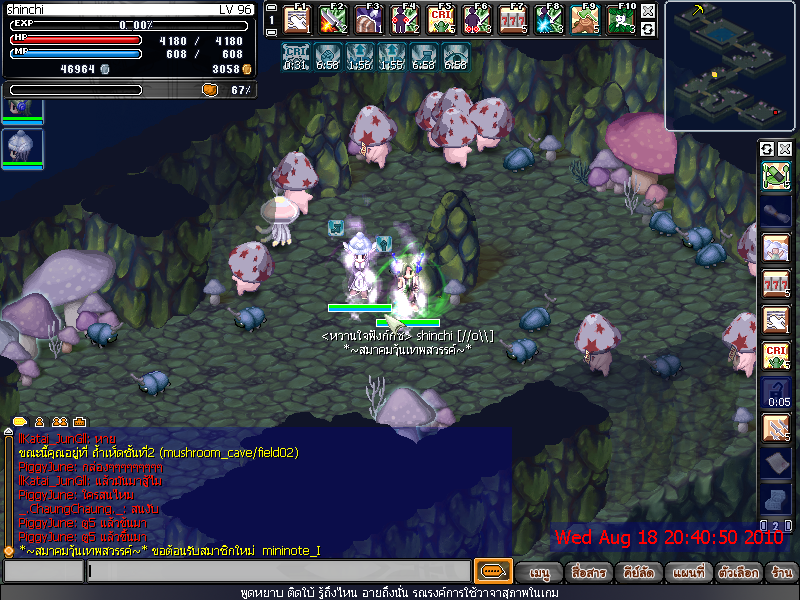
Task: Focus the chat text input field
Action: click(x=278, y=572)
